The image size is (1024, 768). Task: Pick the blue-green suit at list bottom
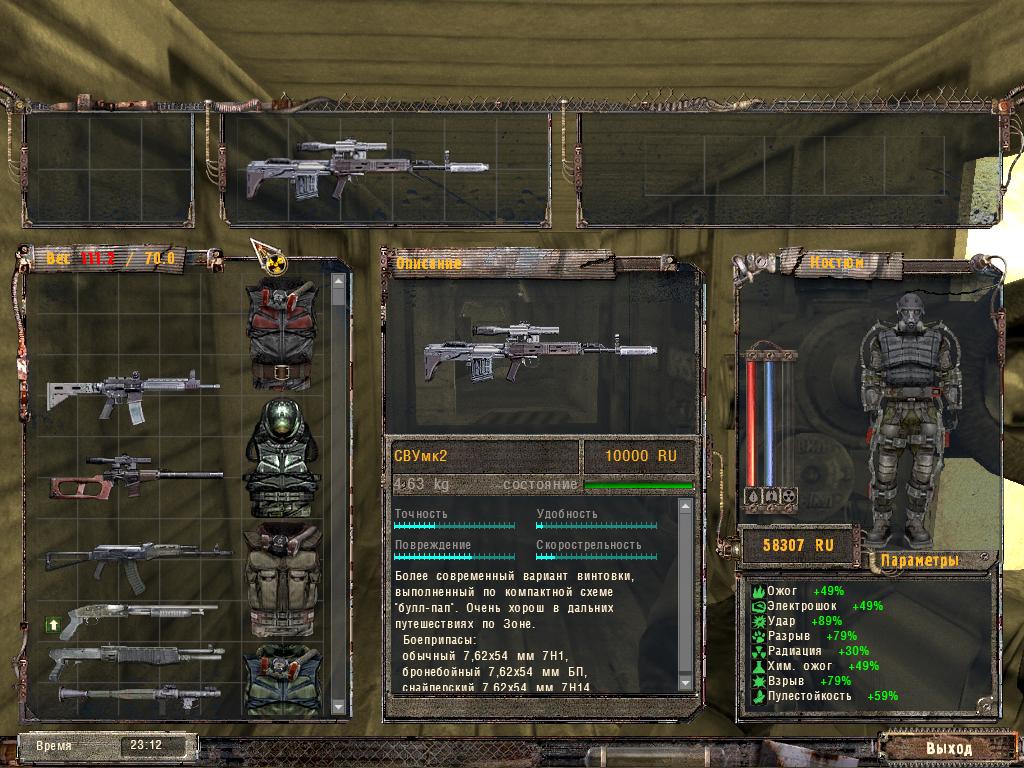pos(283,680)
